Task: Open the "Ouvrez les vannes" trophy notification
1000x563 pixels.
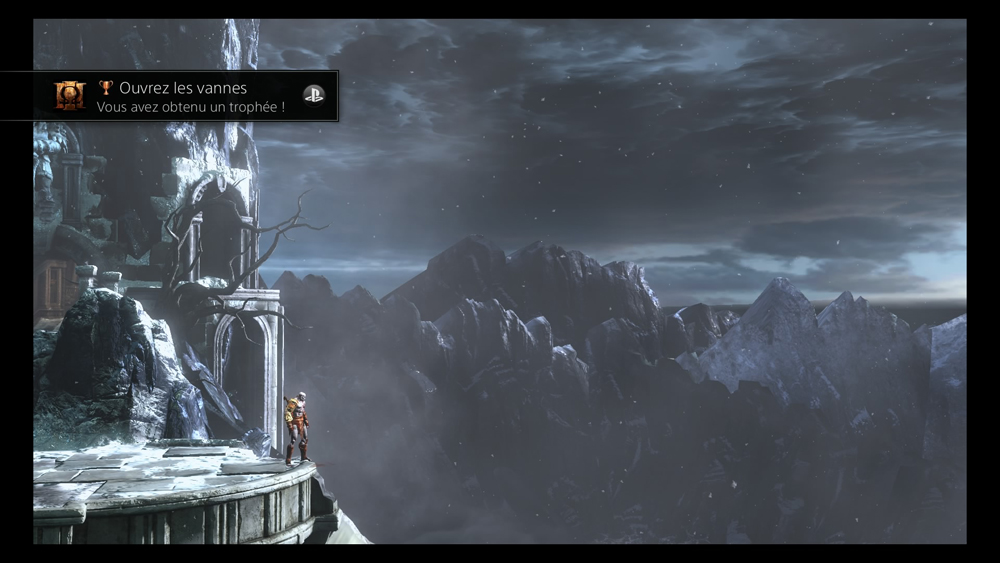Action: (190, 96)
